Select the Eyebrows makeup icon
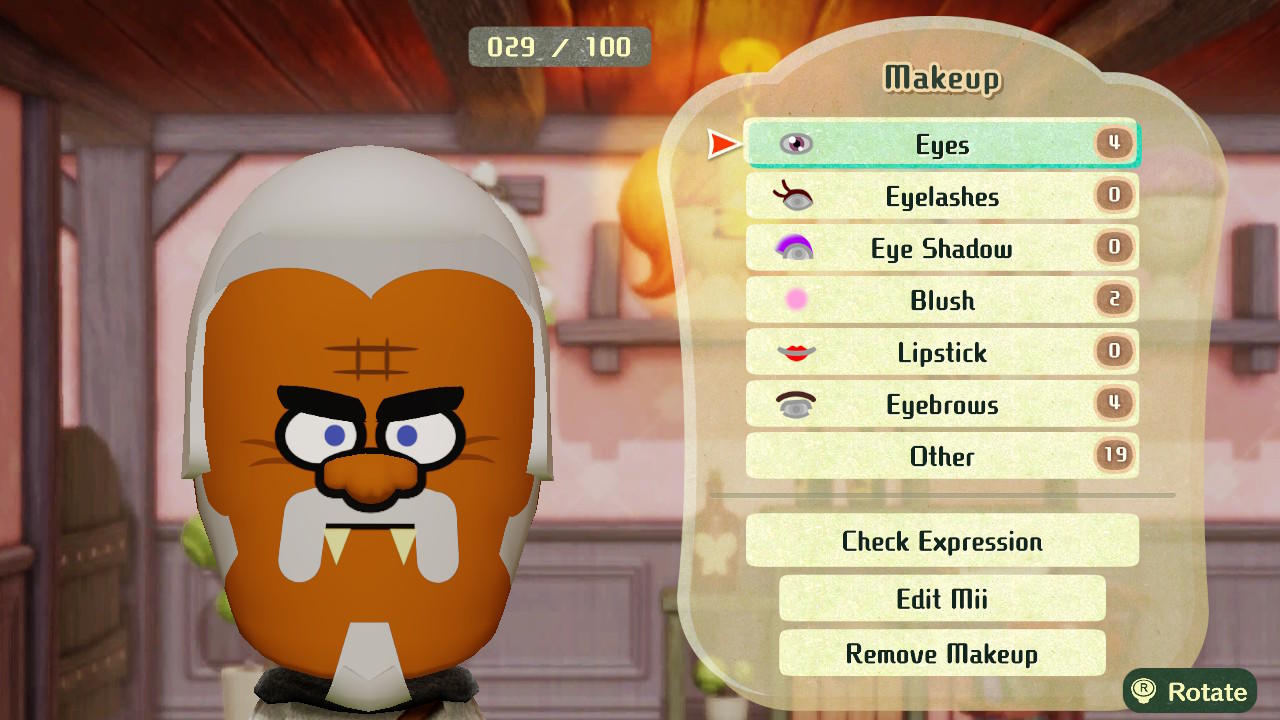The height and width of the screenshot is (720, 1280). pos(795,404)
